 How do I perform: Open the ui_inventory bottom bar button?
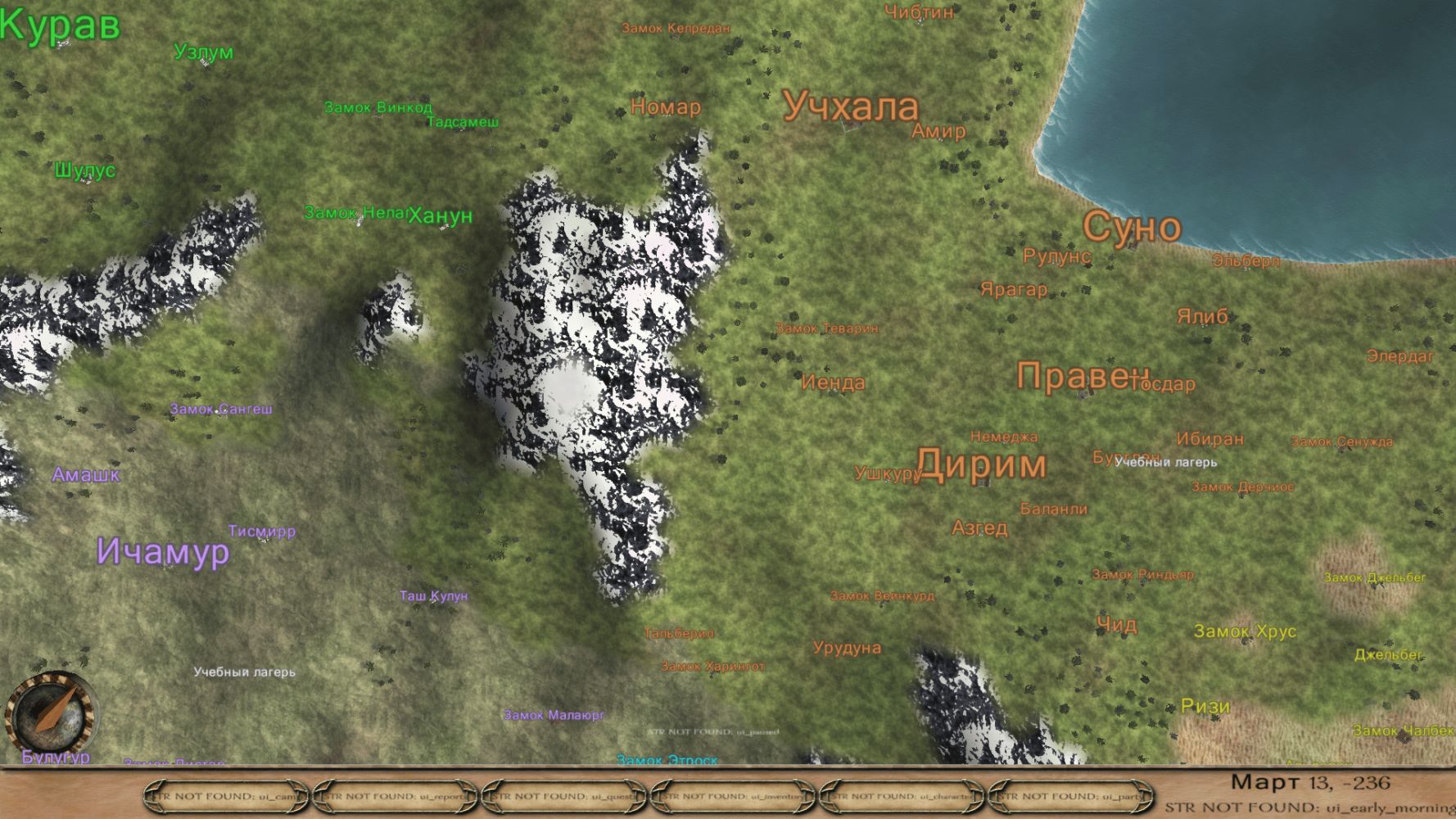[x=734, y=796]
